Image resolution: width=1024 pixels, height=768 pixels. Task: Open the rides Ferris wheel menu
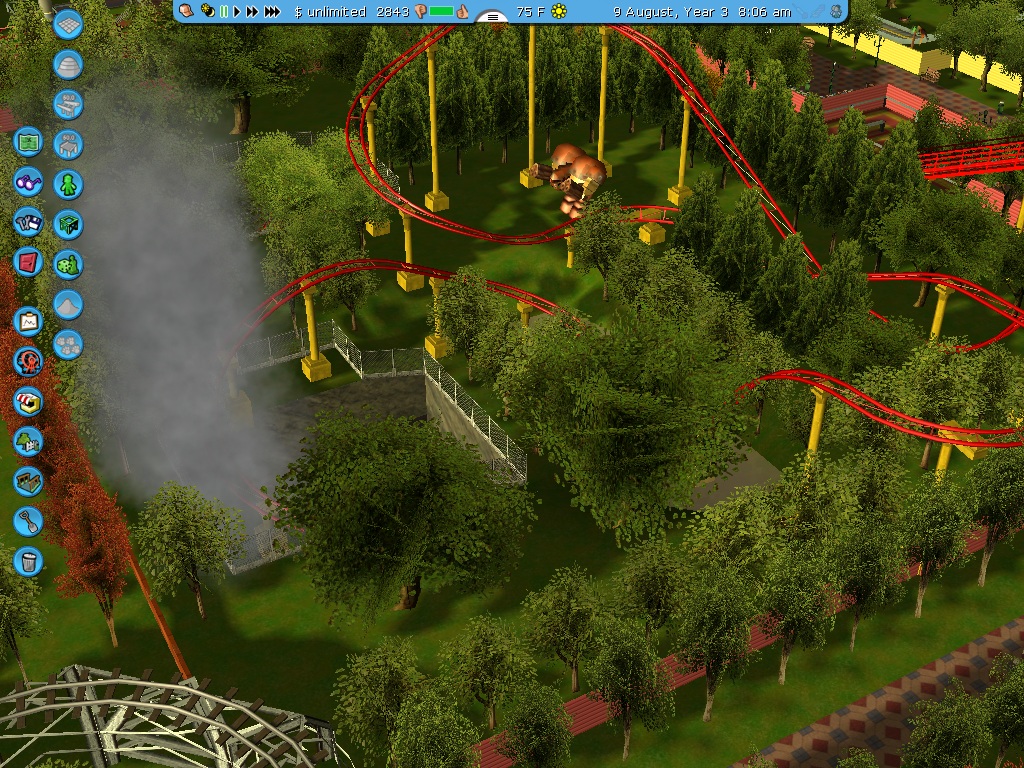tap(28, 362)
